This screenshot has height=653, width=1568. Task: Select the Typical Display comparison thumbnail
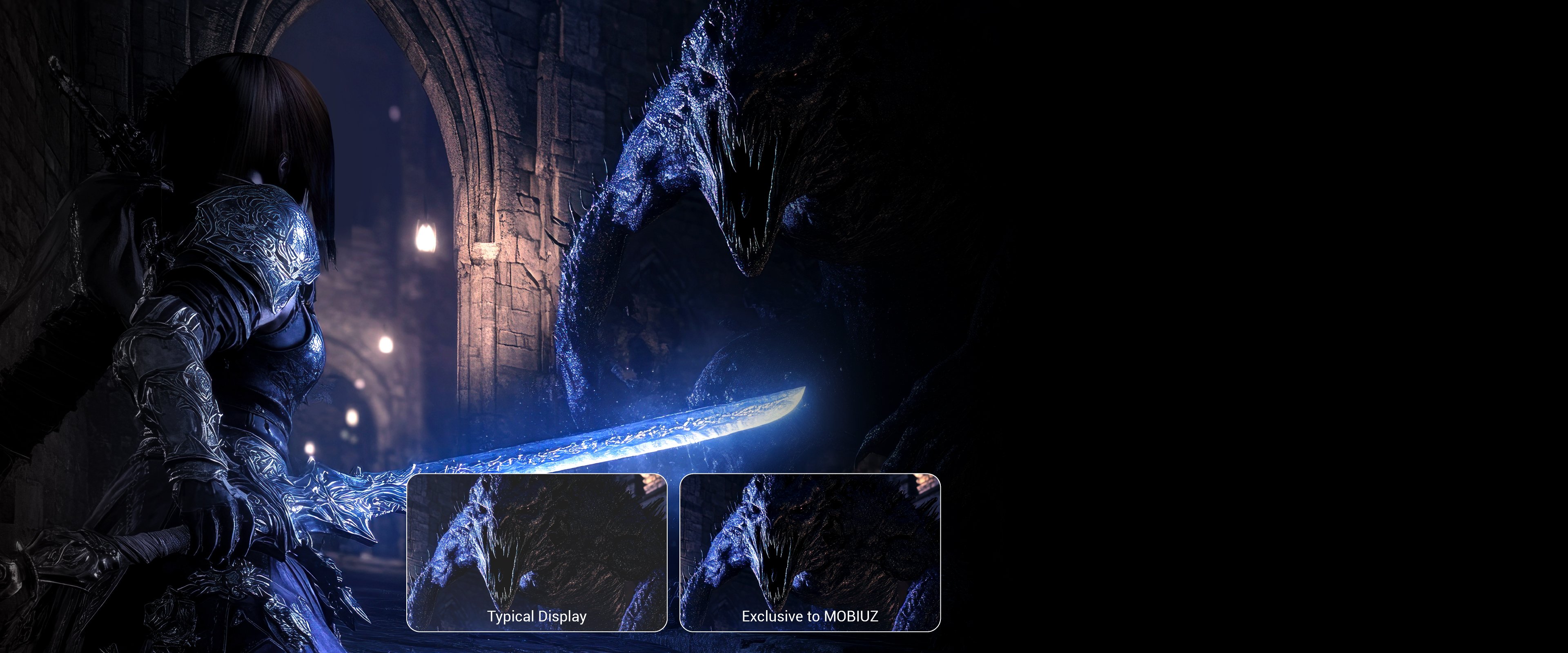click(x=536, y=552)
